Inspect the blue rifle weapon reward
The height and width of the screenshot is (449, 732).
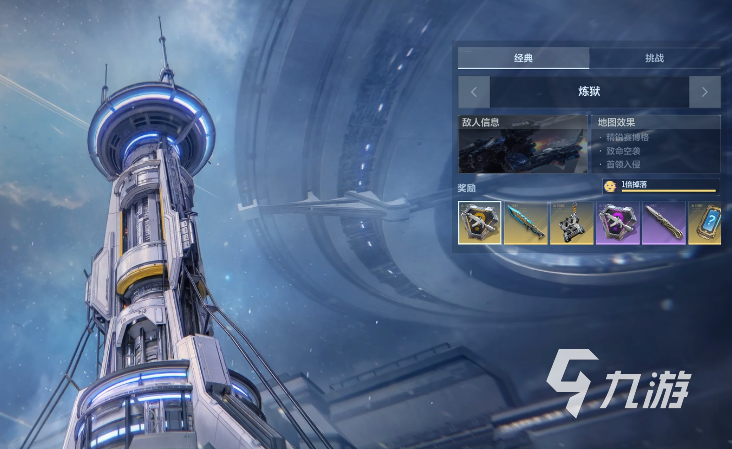point(526,222)
